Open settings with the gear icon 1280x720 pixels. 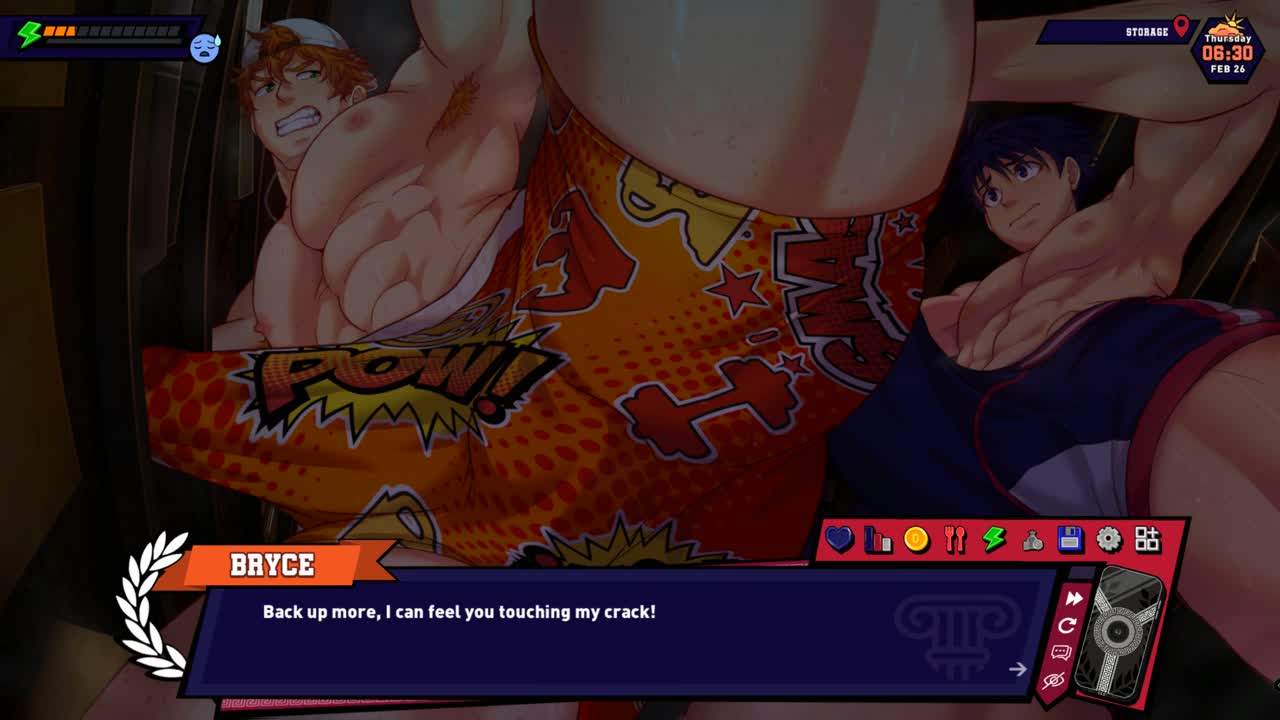click(1109, 540)
